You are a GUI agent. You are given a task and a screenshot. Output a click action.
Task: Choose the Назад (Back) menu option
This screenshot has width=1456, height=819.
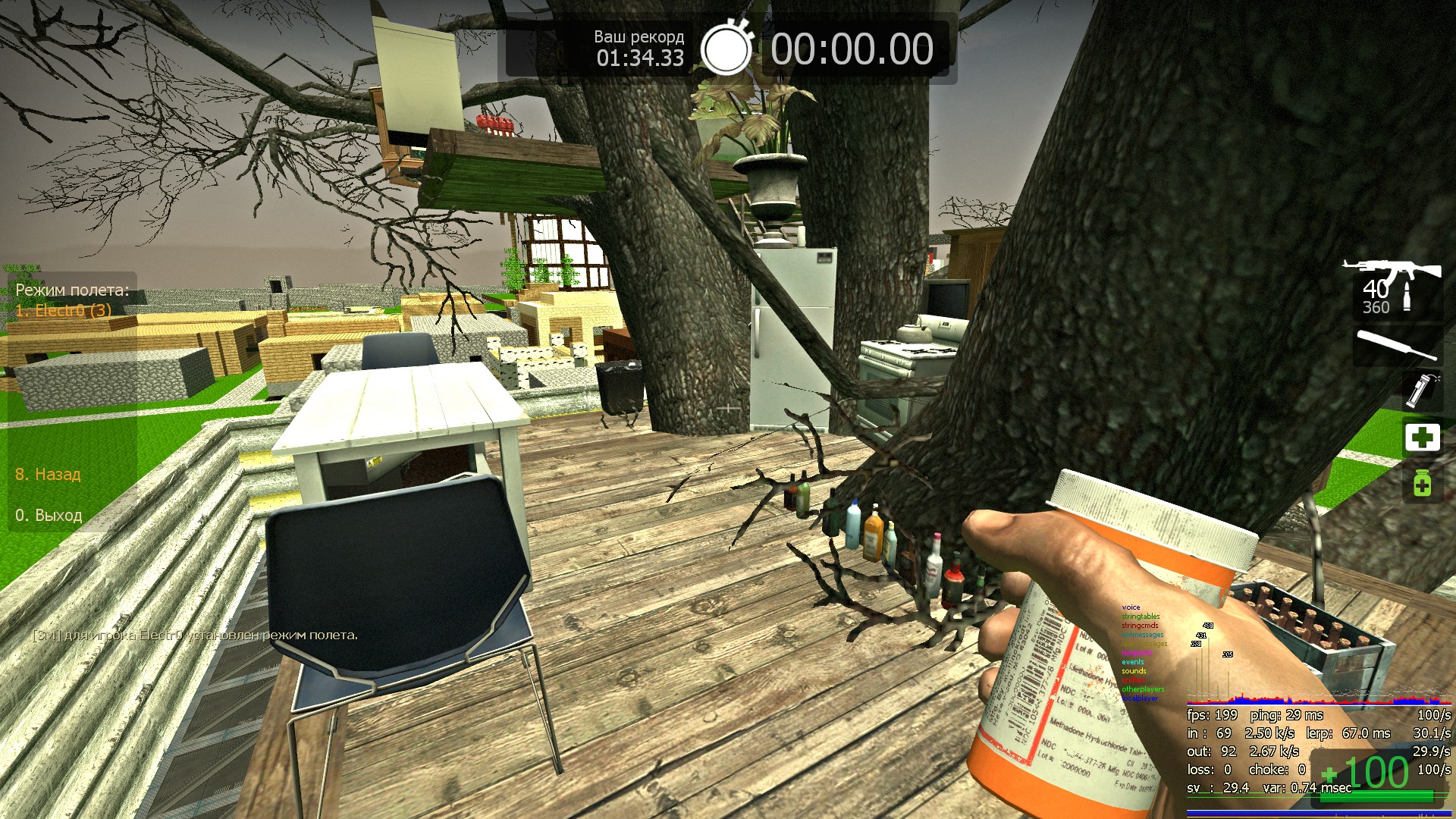tap(48, 475)
